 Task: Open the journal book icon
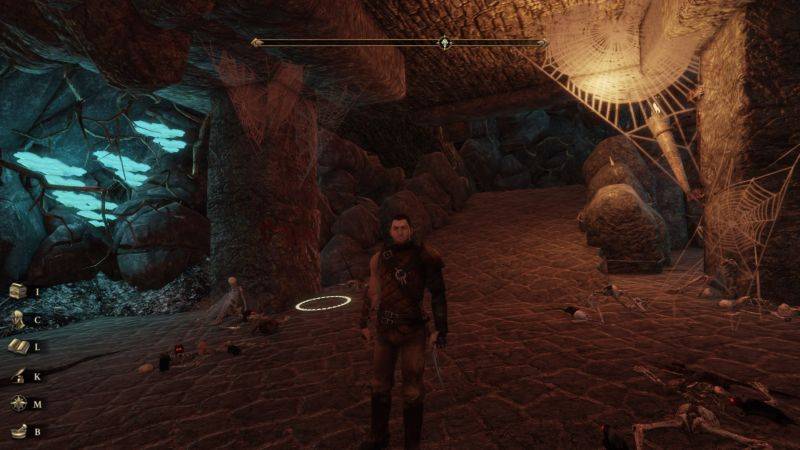(x=18, y=346)
